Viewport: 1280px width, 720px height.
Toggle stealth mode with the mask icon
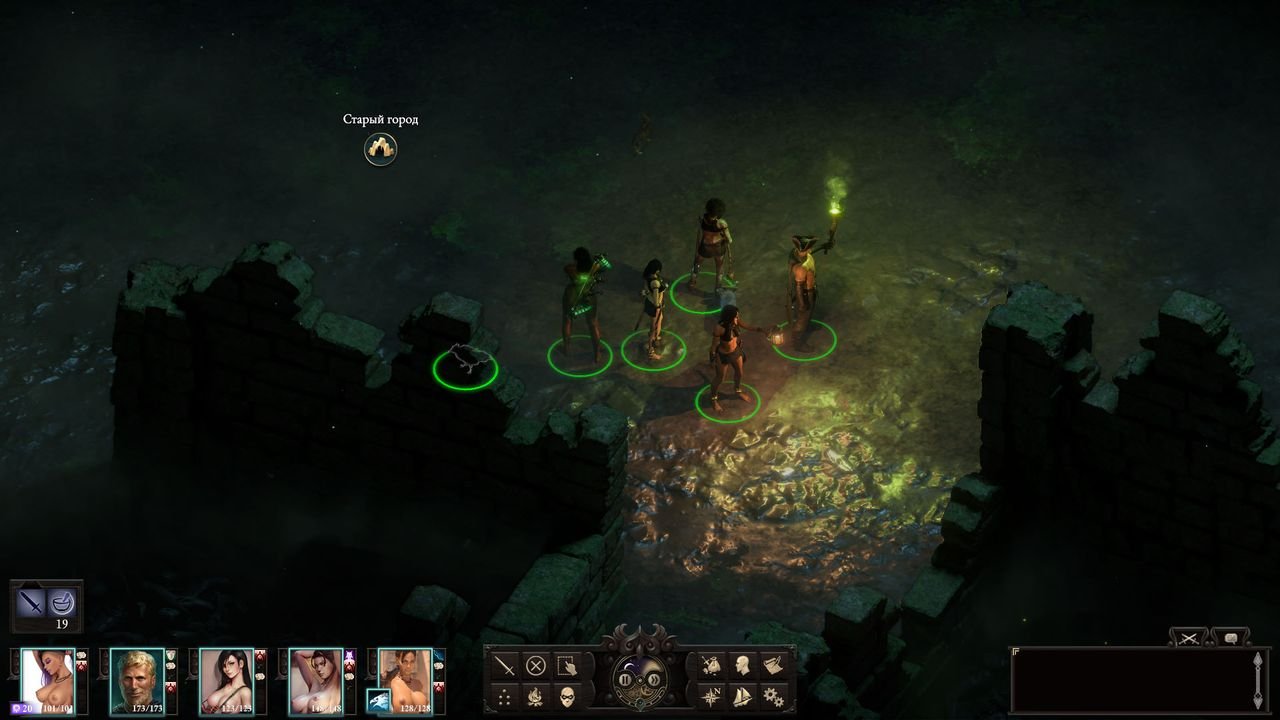pos(567,696)
